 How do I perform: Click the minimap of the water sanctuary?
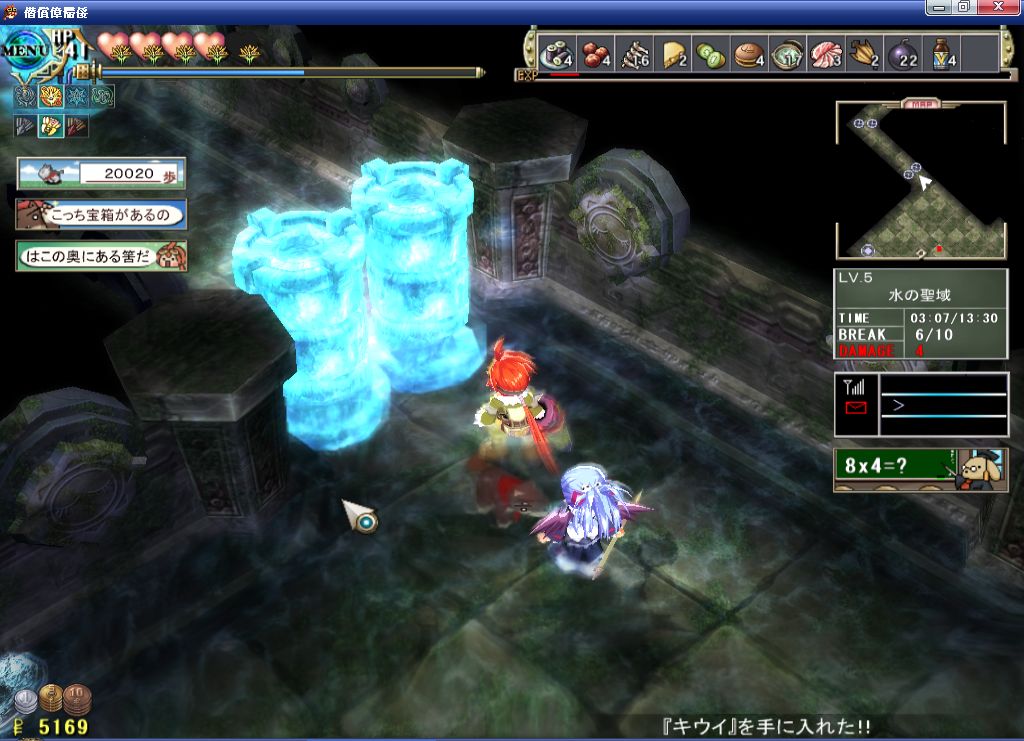920,180
